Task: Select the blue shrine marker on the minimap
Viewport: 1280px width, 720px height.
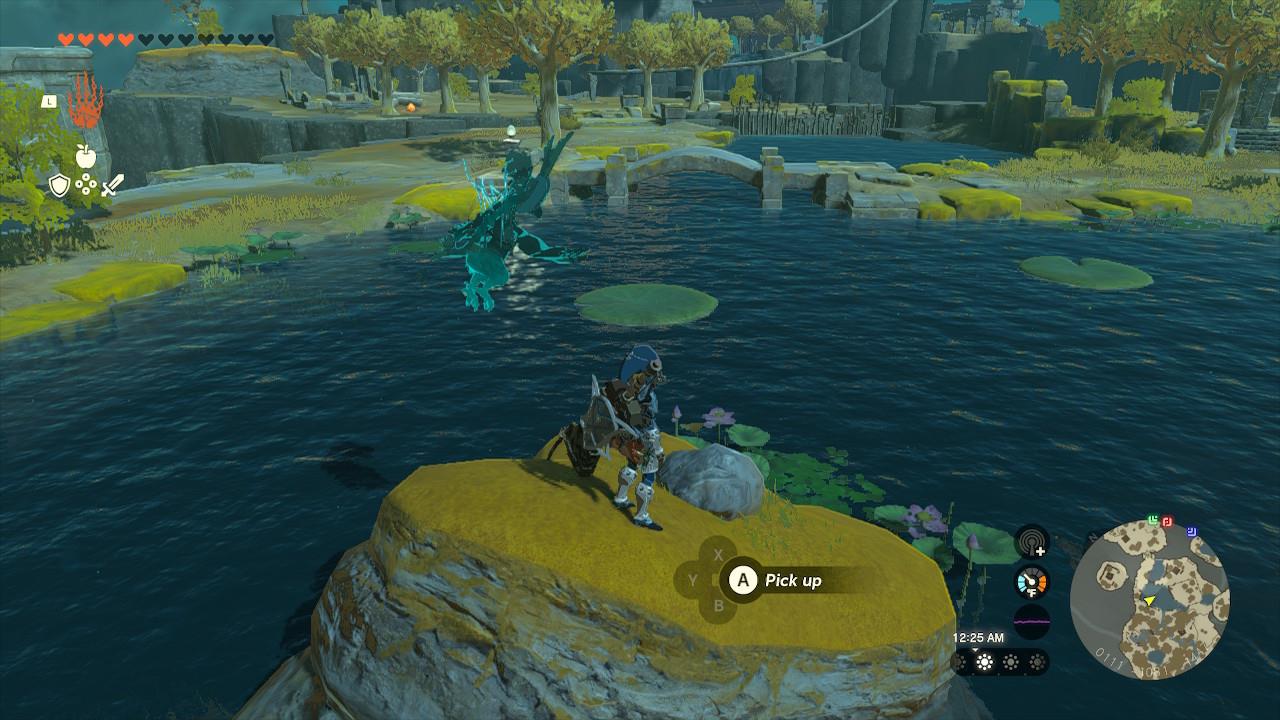Action: [x=1192, y=532]
